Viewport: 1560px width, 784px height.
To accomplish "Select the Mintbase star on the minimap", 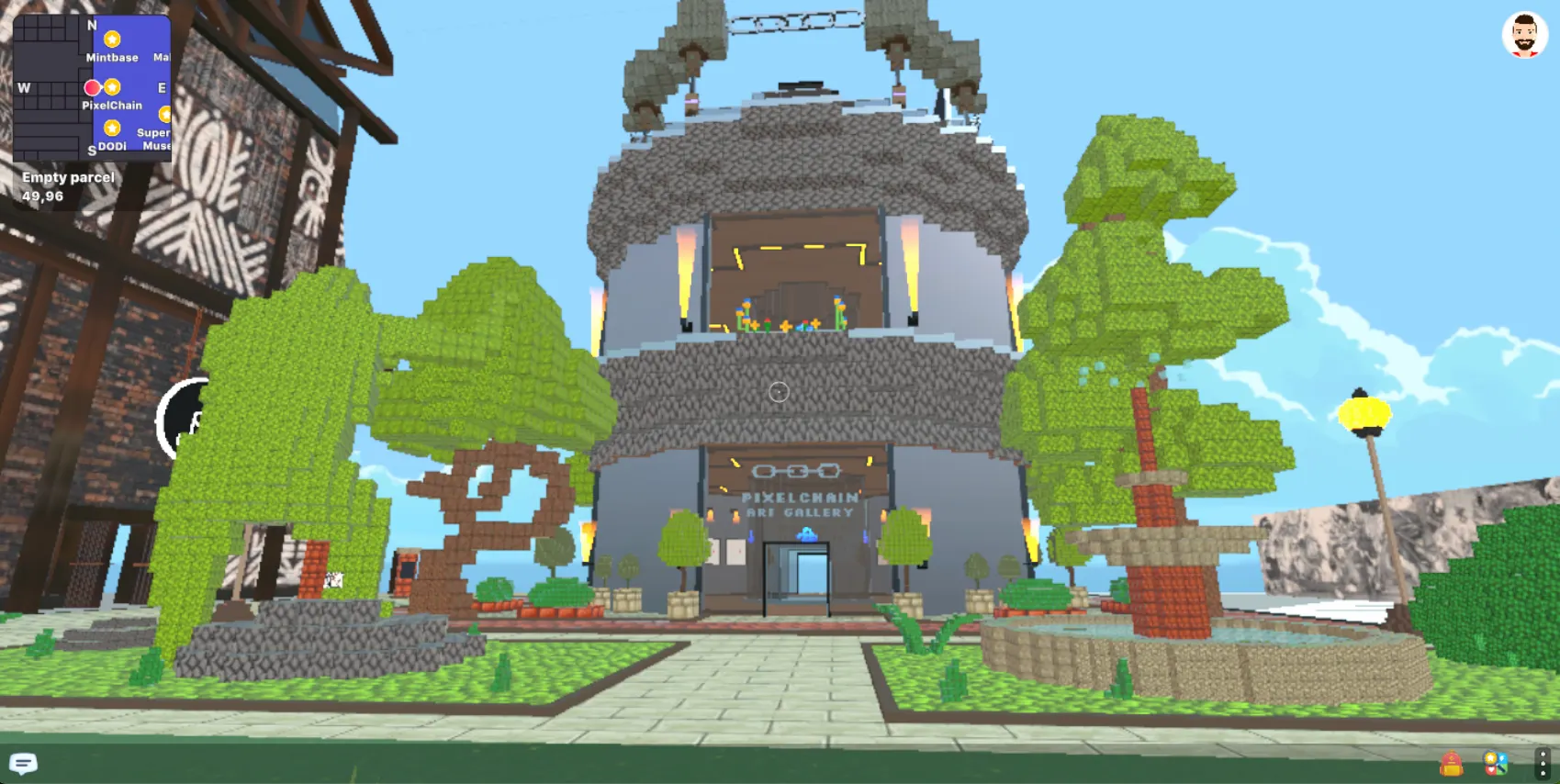I will pyautogui.click(x=111, y=39).
